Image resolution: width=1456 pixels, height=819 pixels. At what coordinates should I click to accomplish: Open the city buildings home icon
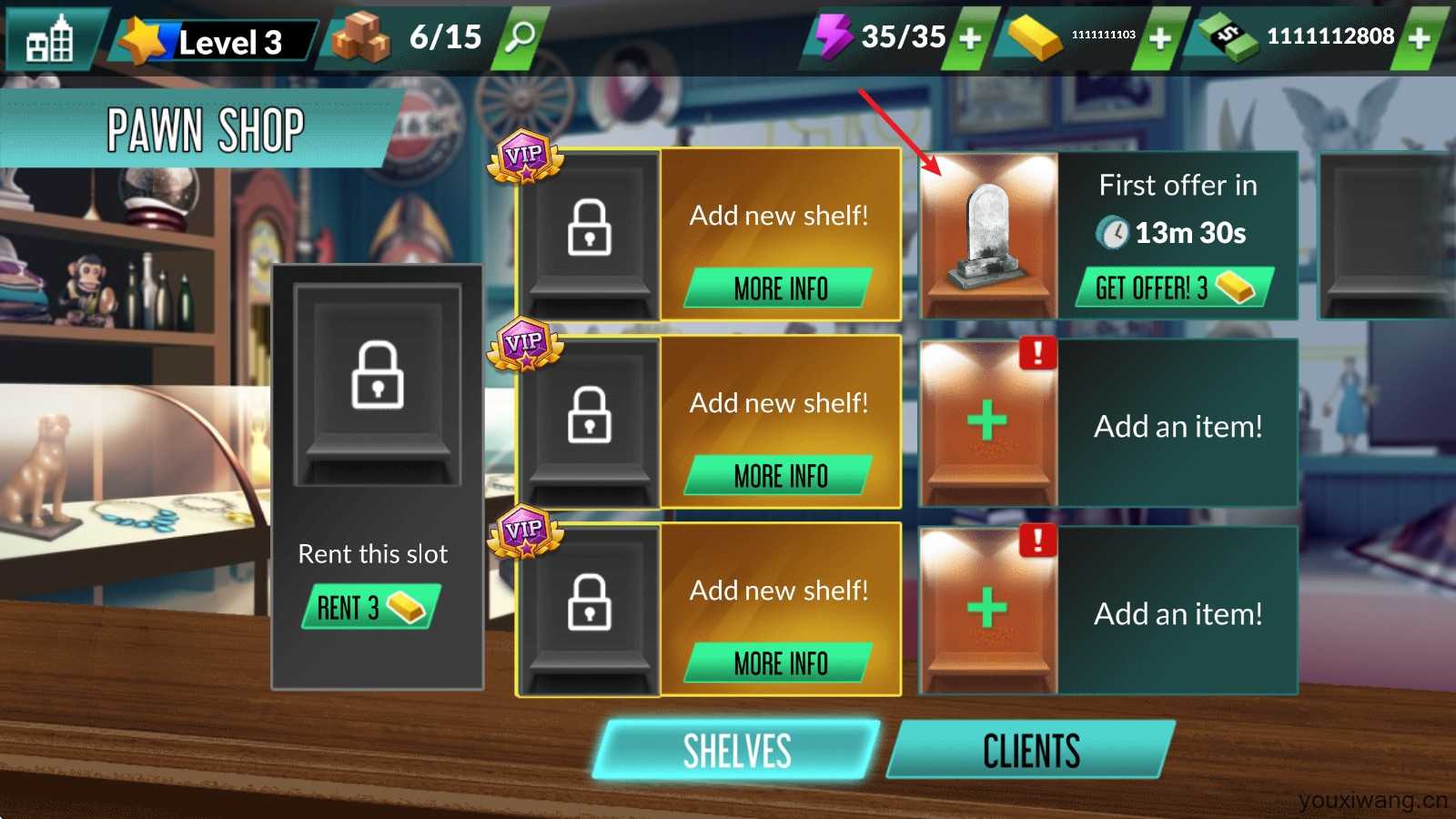tap(50, 40)
